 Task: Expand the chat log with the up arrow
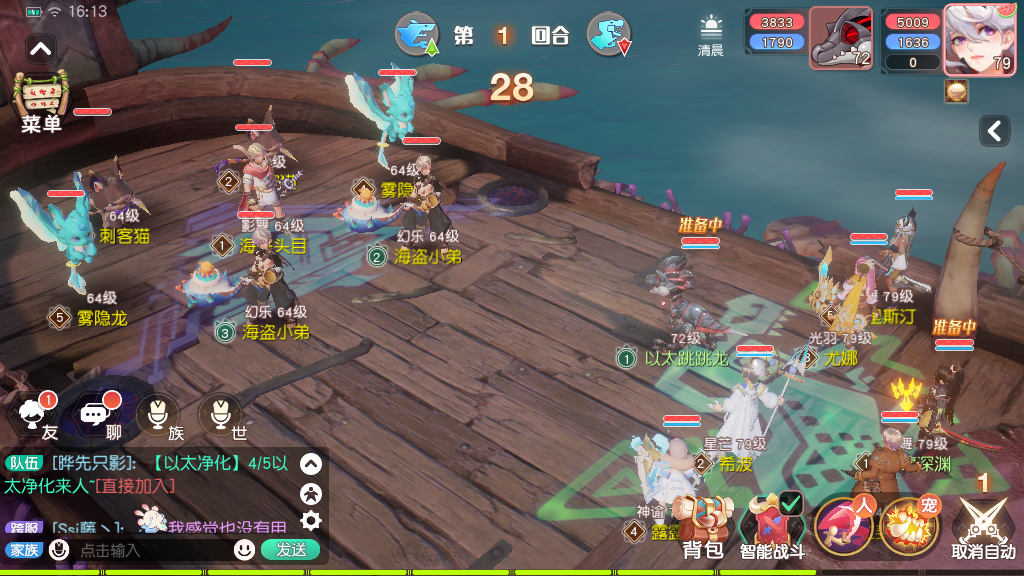311,464
